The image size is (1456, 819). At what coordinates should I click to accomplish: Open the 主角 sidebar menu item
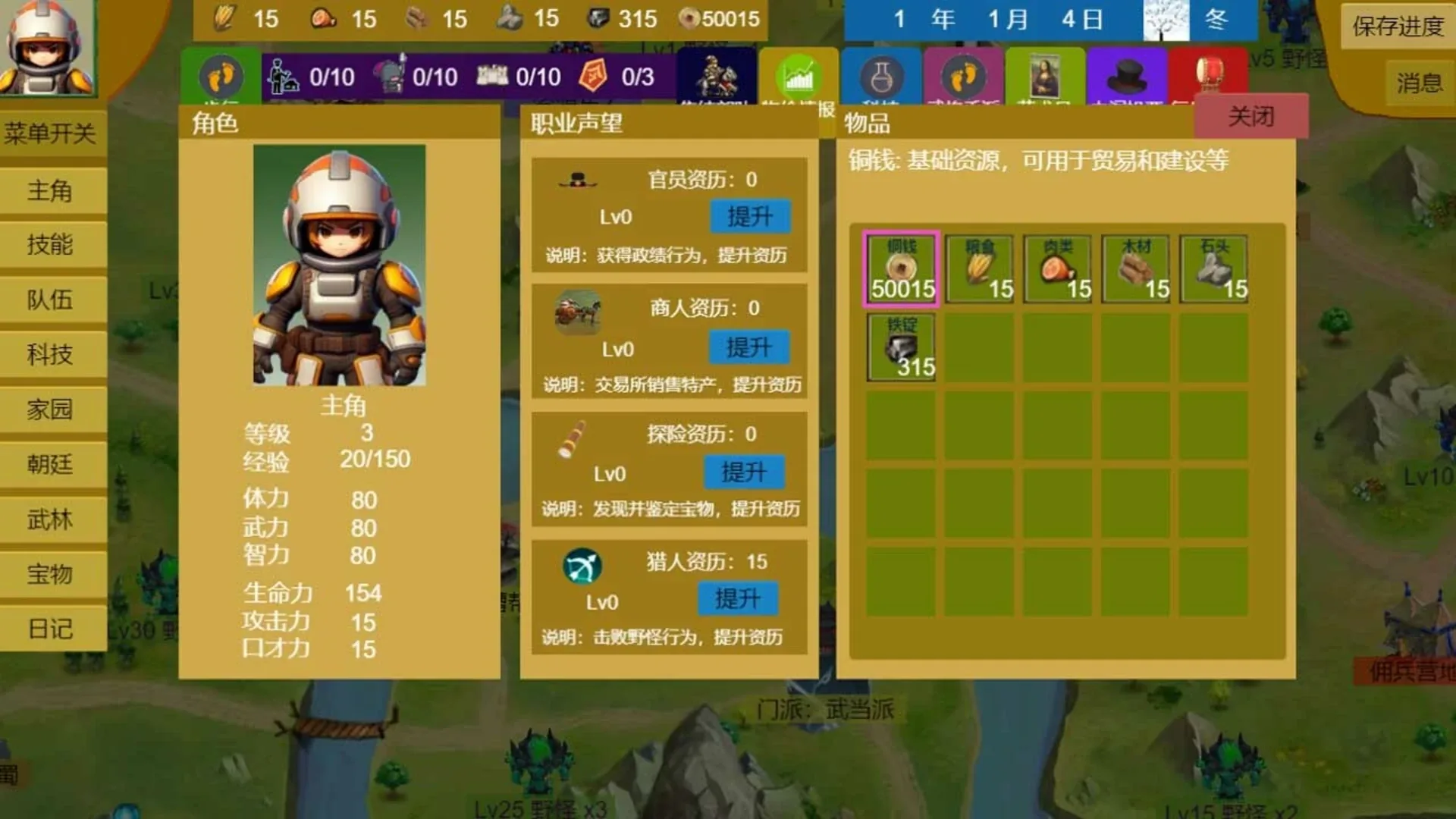click(x=53, y=193)
